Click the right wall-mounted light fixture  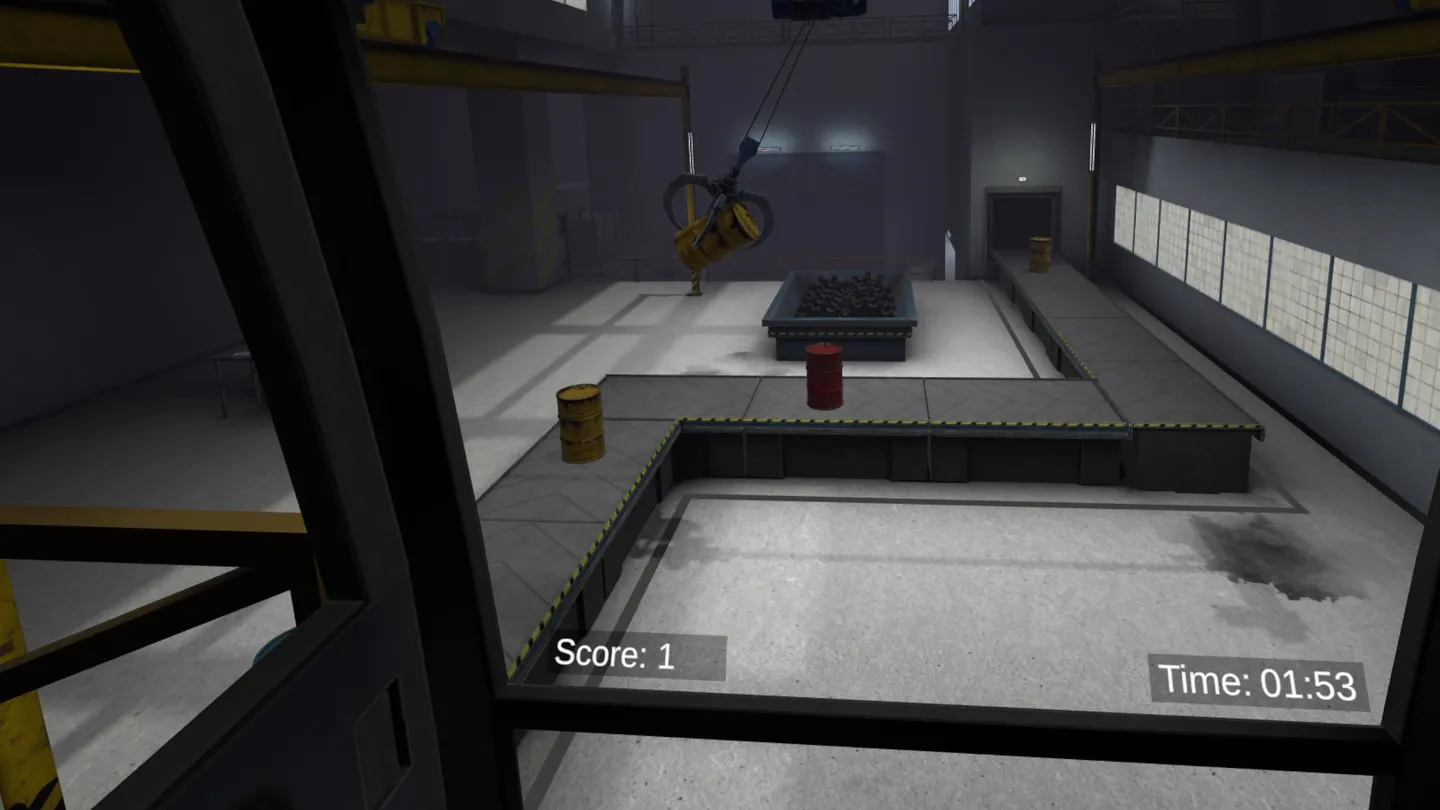click(x=843, y=147)
